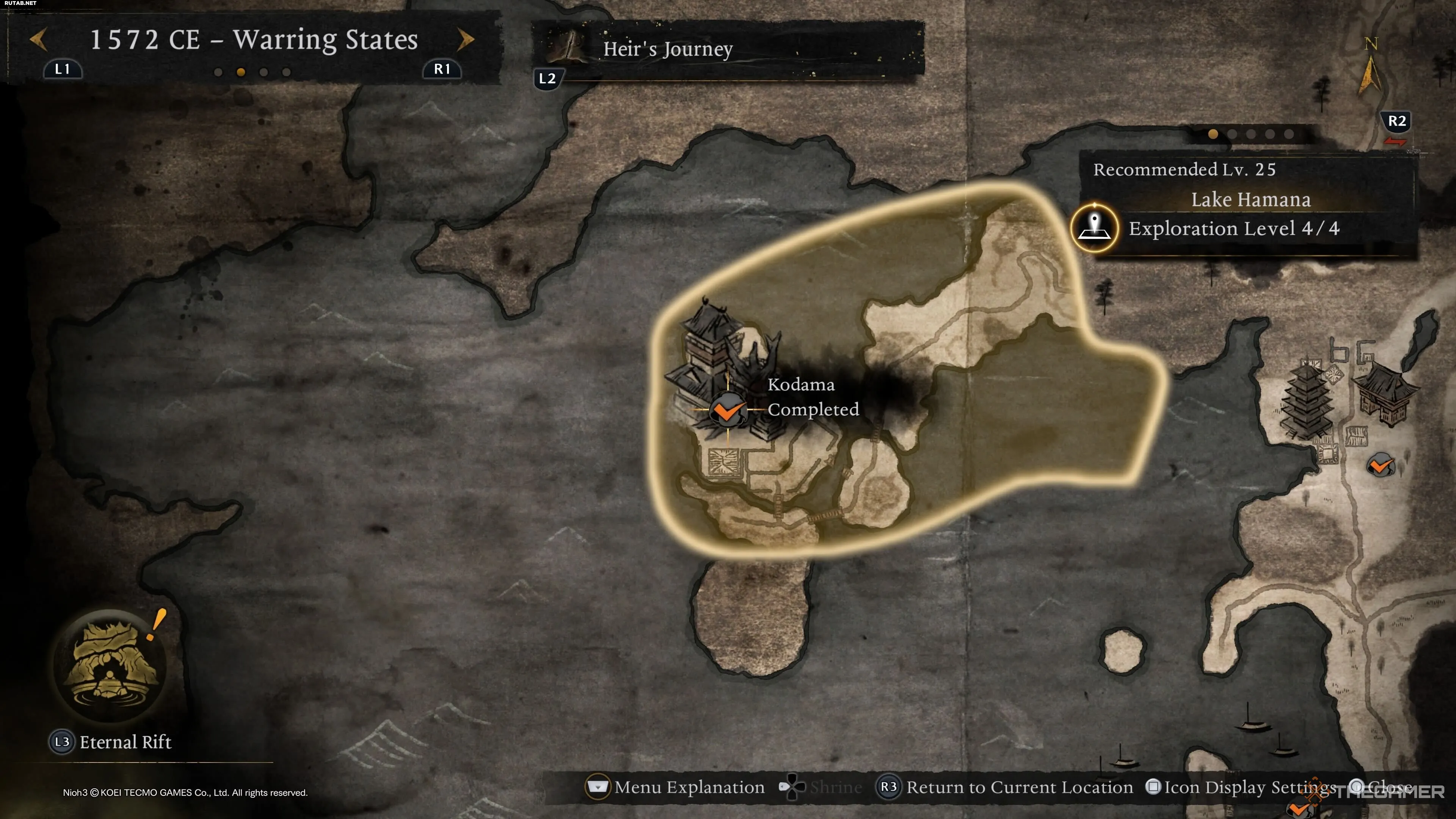Open the Eternal Rift emblem

[110, 665]
